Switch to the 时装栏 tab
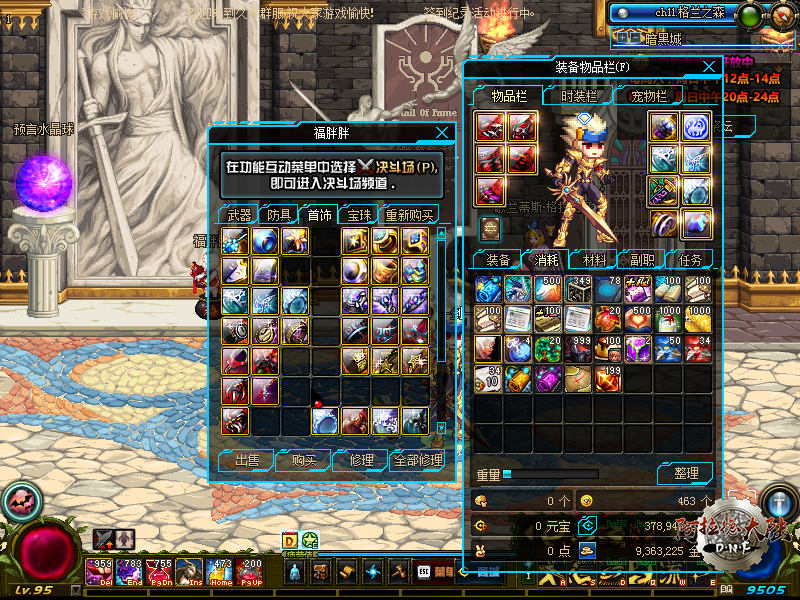The image size is (800, 600). coord(578,96)
